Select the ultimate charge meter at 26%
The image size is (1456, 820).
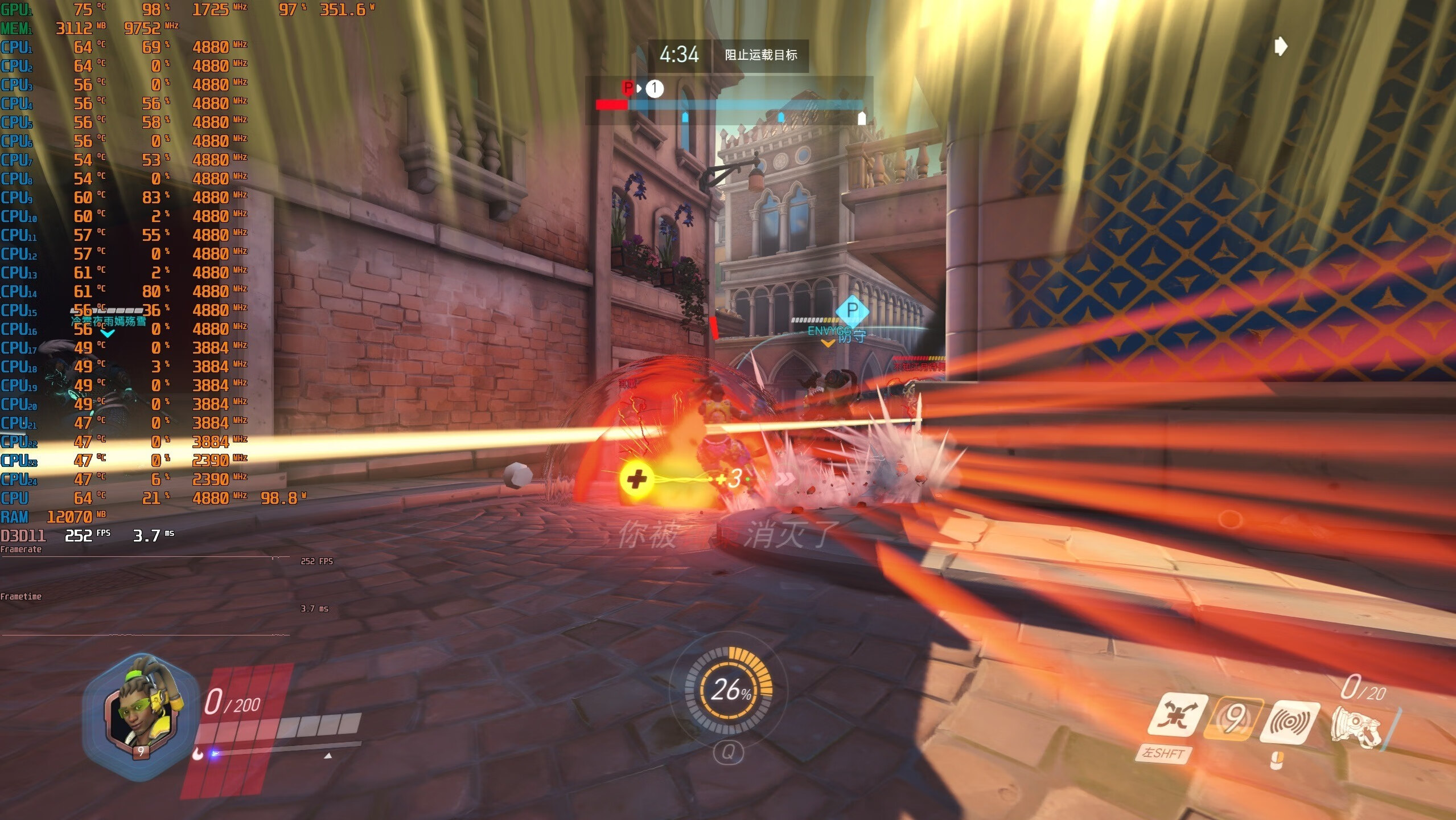729,689
